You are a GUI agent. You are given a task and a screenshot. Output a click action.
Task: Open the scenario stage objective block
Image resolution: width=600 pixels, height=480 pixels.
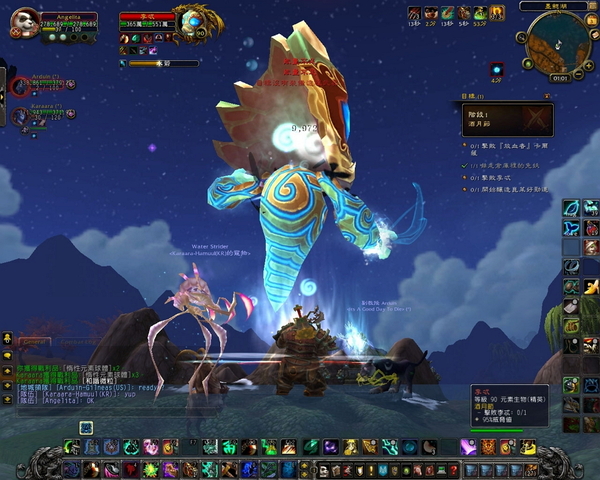click(505, 121)
